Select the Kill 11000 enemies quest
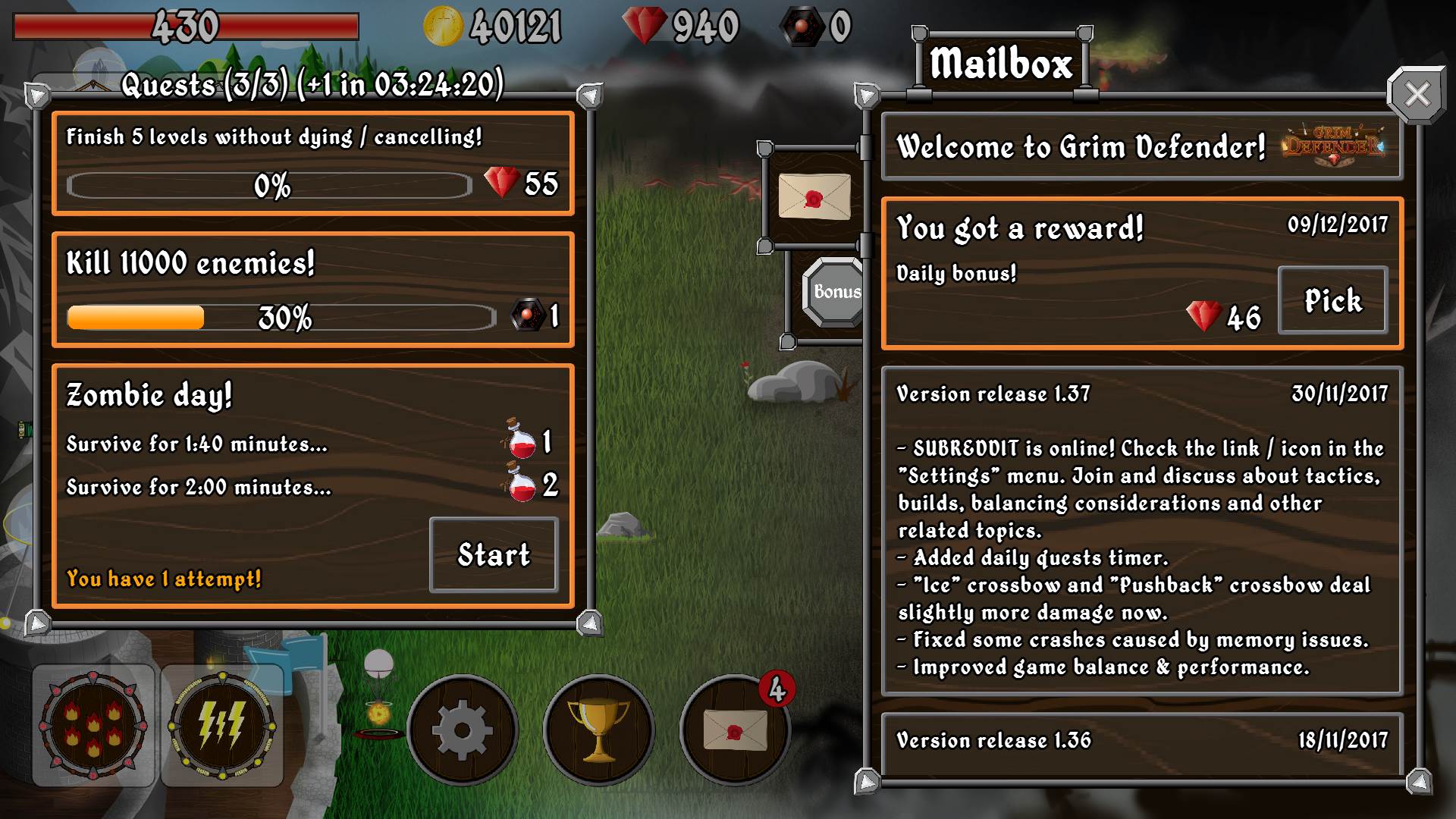 pos(312,290)
